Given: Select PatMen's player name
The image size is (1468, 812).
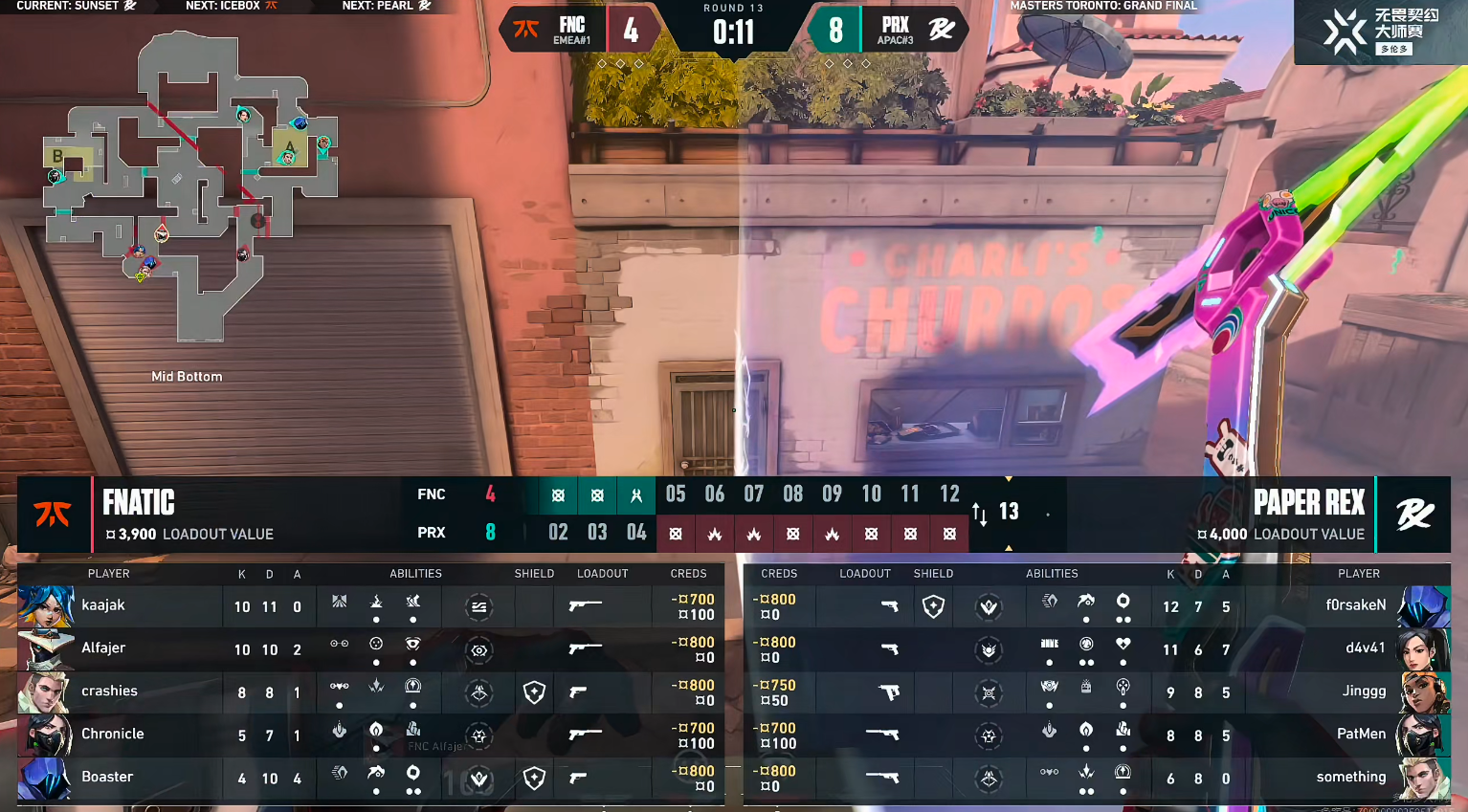Looking at the screenshot, I should pyautogui.click(x=1361, y=735).
